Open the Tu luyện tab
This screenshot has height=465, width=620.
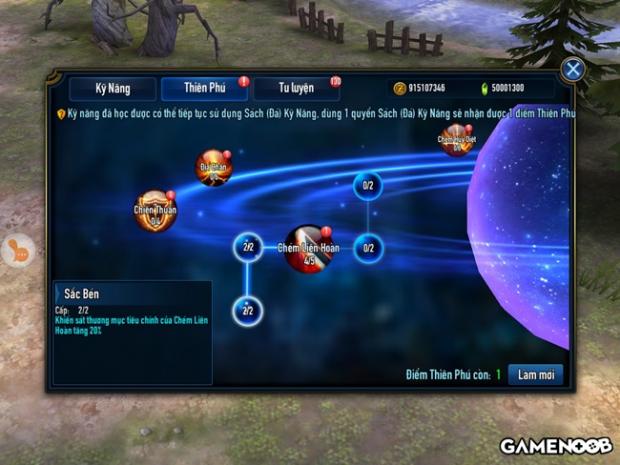[x=296, y=89]
